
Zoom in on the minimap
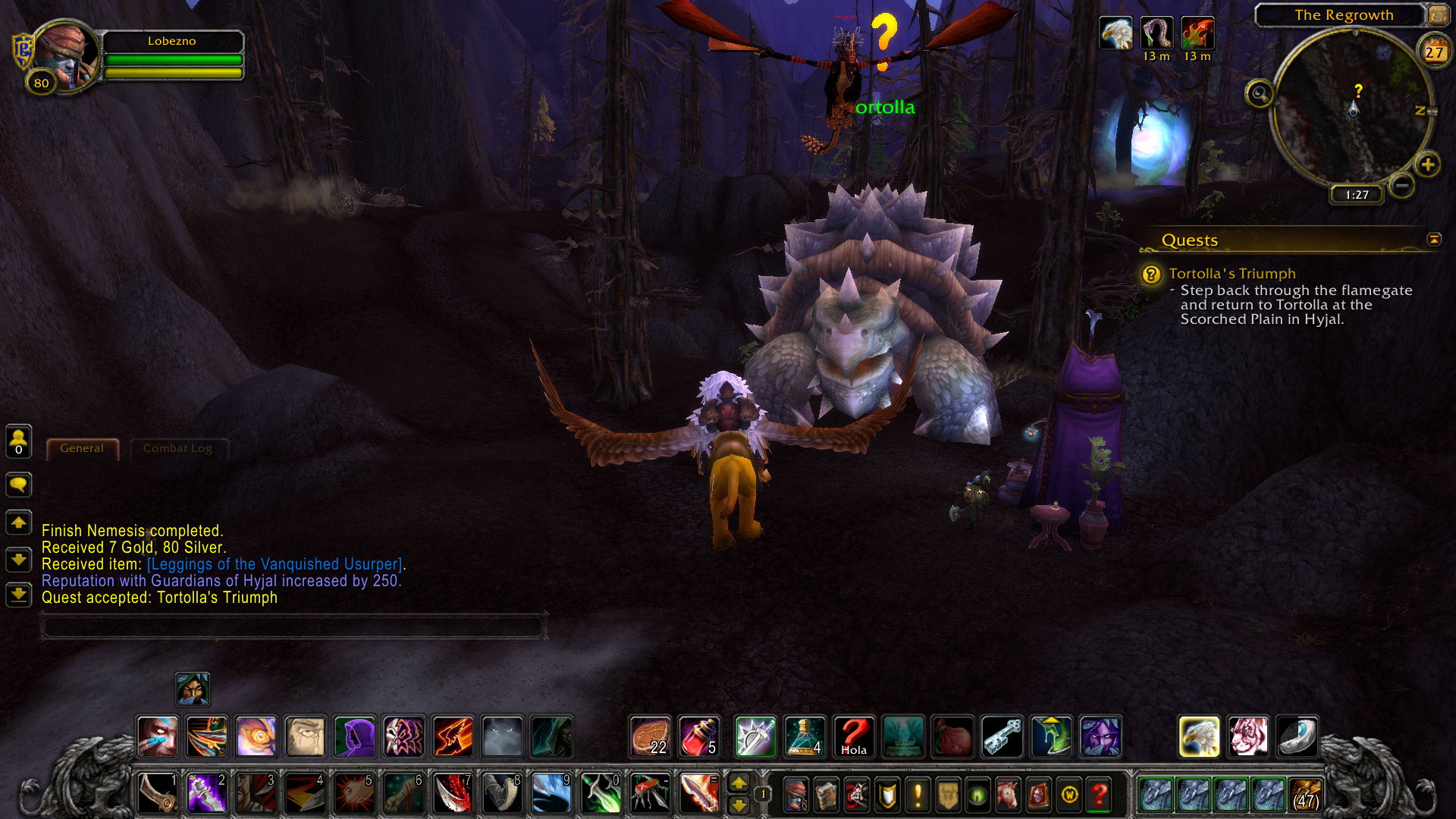coord(1428,165)
